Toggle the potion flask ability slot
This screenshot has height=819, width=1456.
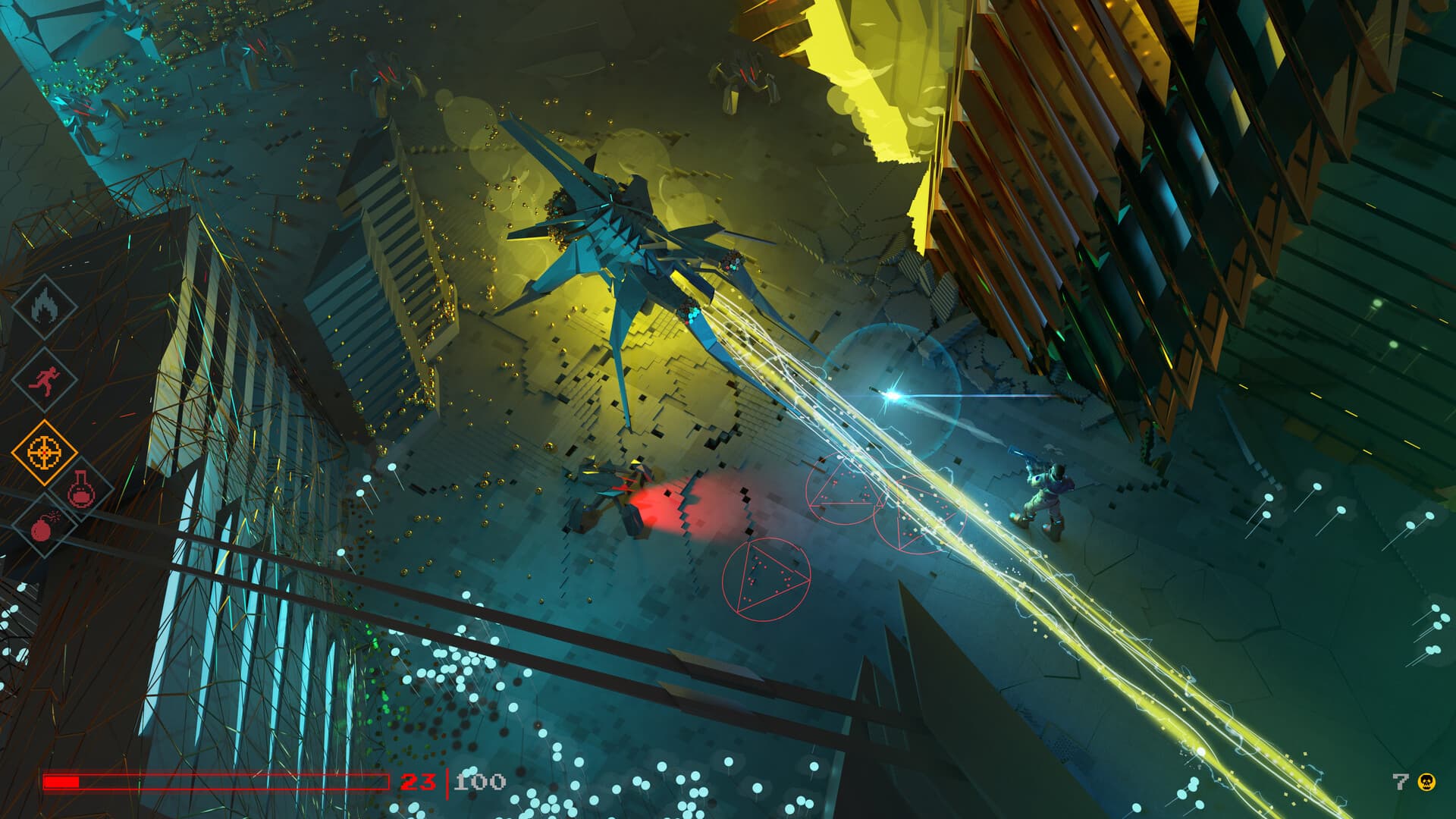(x=80, y=490)
